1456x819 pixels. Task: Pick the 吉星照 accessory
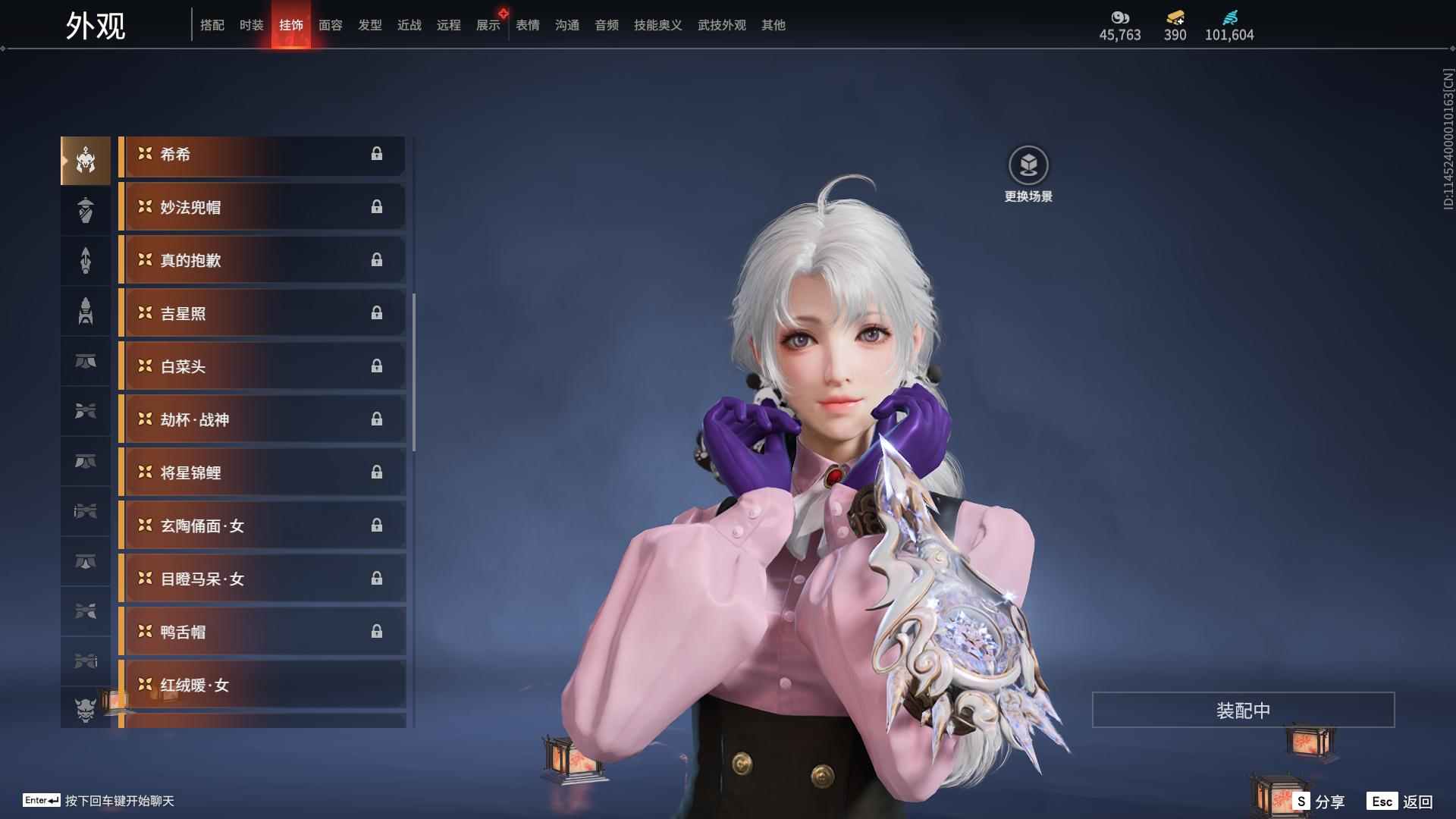(262, 314)
